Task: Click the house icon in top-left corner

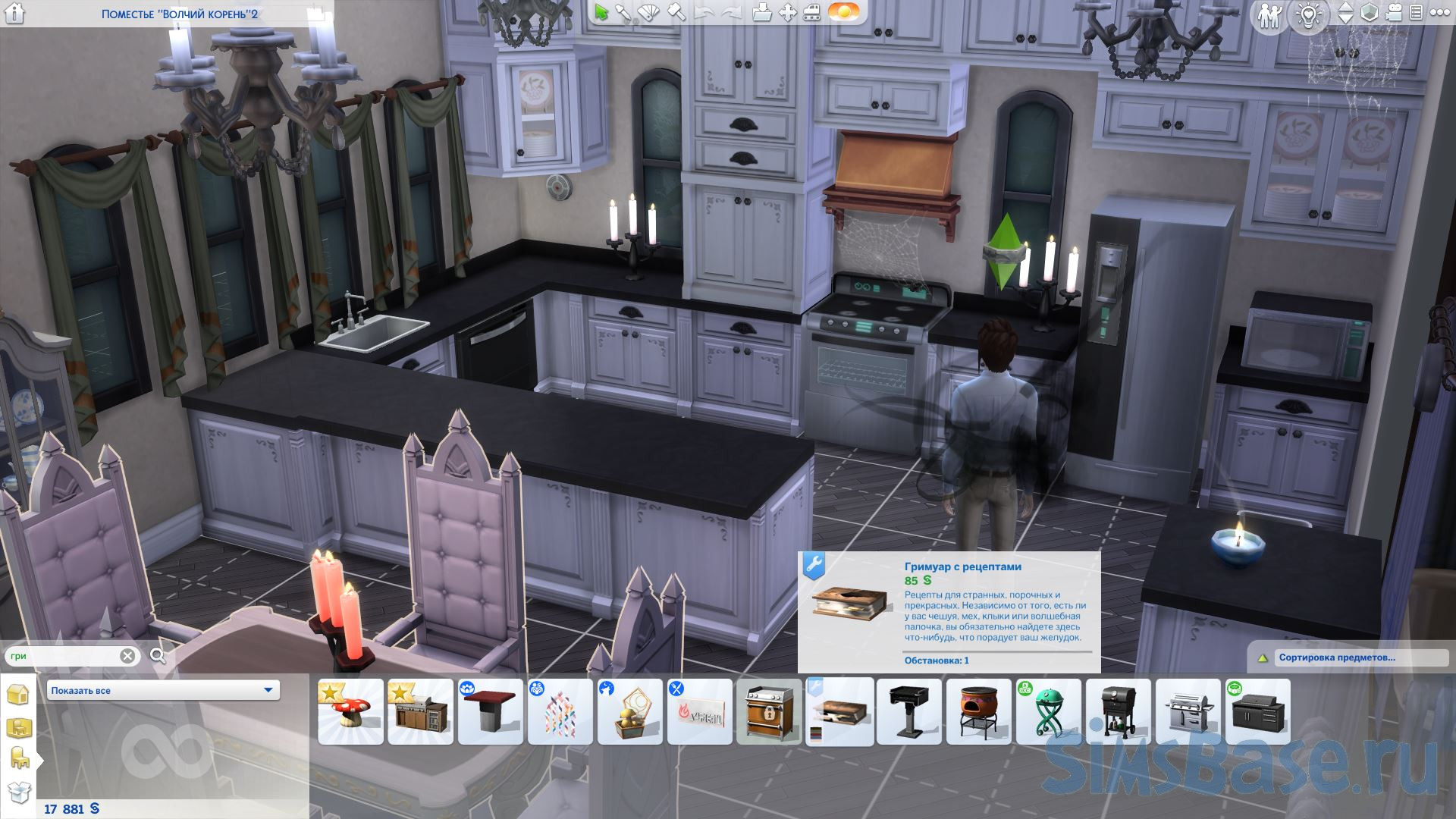Action: coord(14,13)
